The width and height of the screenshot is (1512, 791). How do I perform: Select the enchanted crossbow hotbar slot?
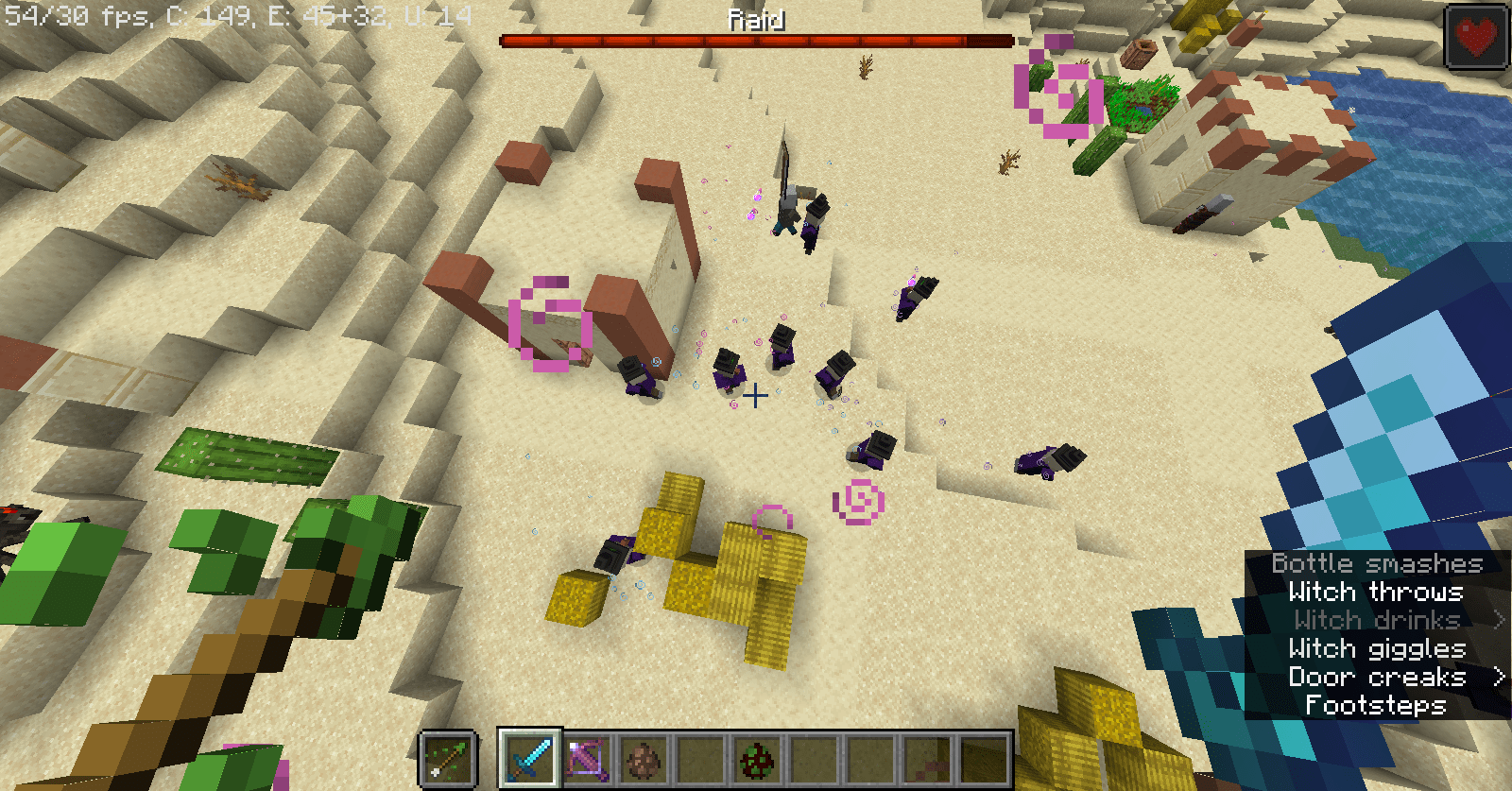pos(586,756)
